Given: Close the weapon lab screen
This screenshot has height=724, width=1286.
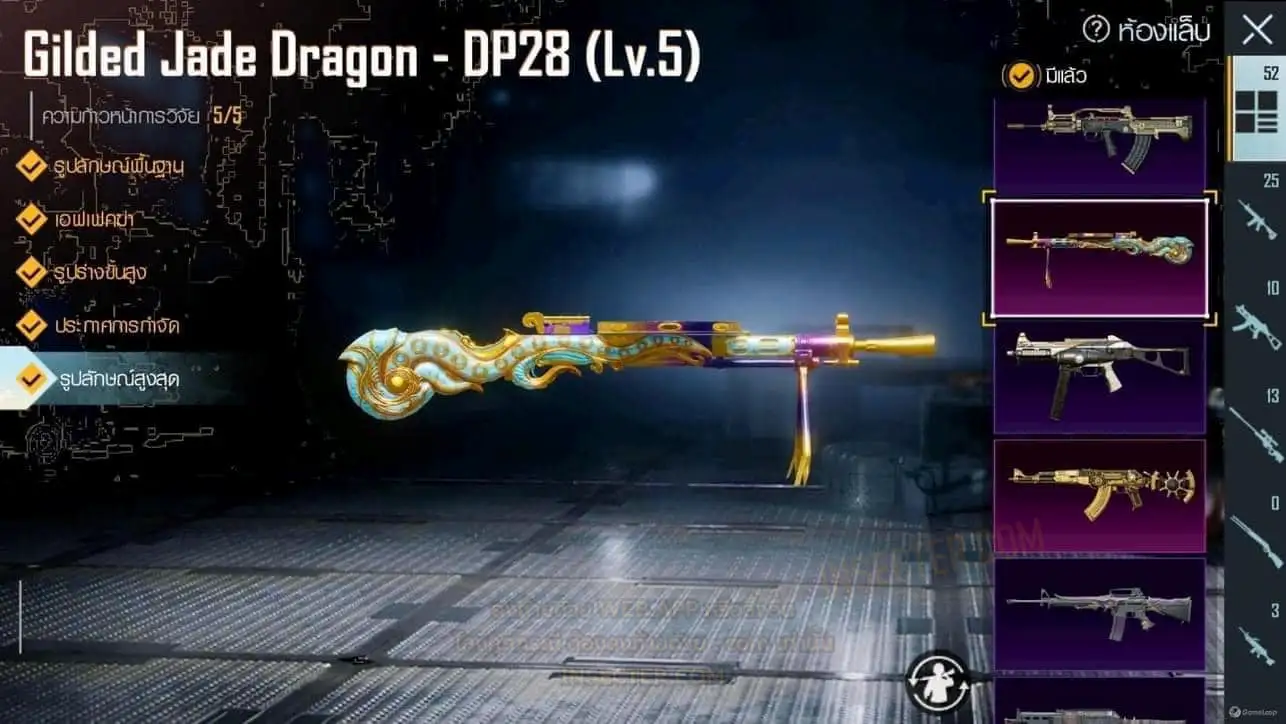Looking at the screenshot, I should coord(1256,30).
